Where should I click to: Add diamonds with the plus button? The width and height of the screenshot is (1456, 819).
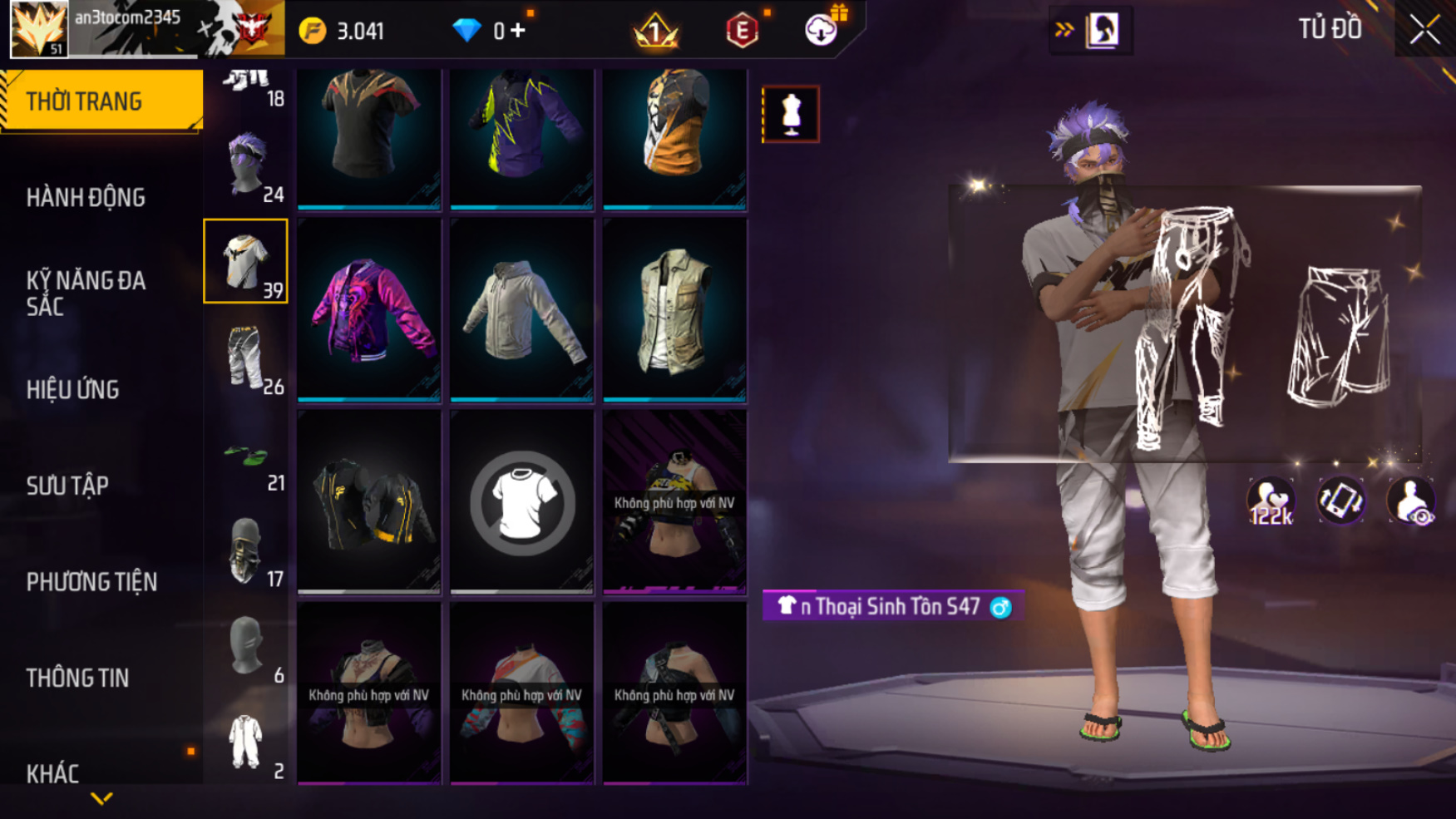tap(519, 31)
